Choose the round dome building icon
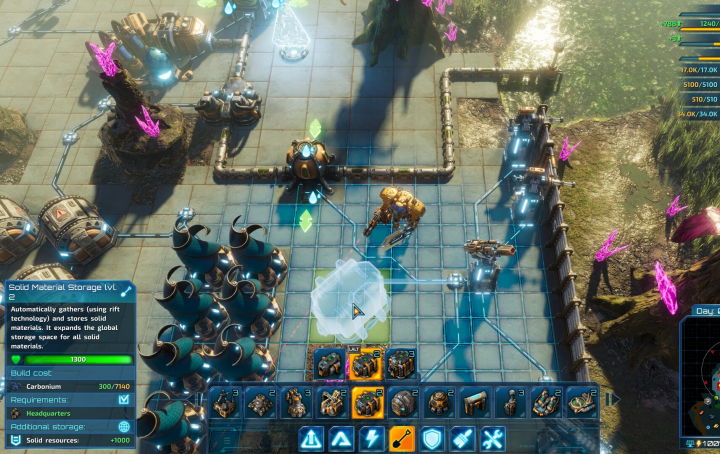 (x=403, y=402)
